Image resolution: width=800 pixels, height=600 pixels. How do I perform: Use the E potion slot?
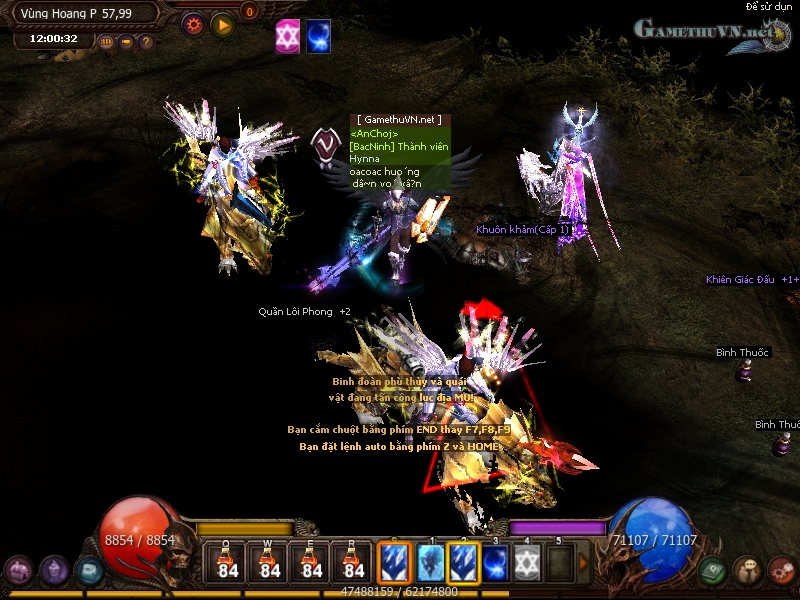[x=312, y=562]
